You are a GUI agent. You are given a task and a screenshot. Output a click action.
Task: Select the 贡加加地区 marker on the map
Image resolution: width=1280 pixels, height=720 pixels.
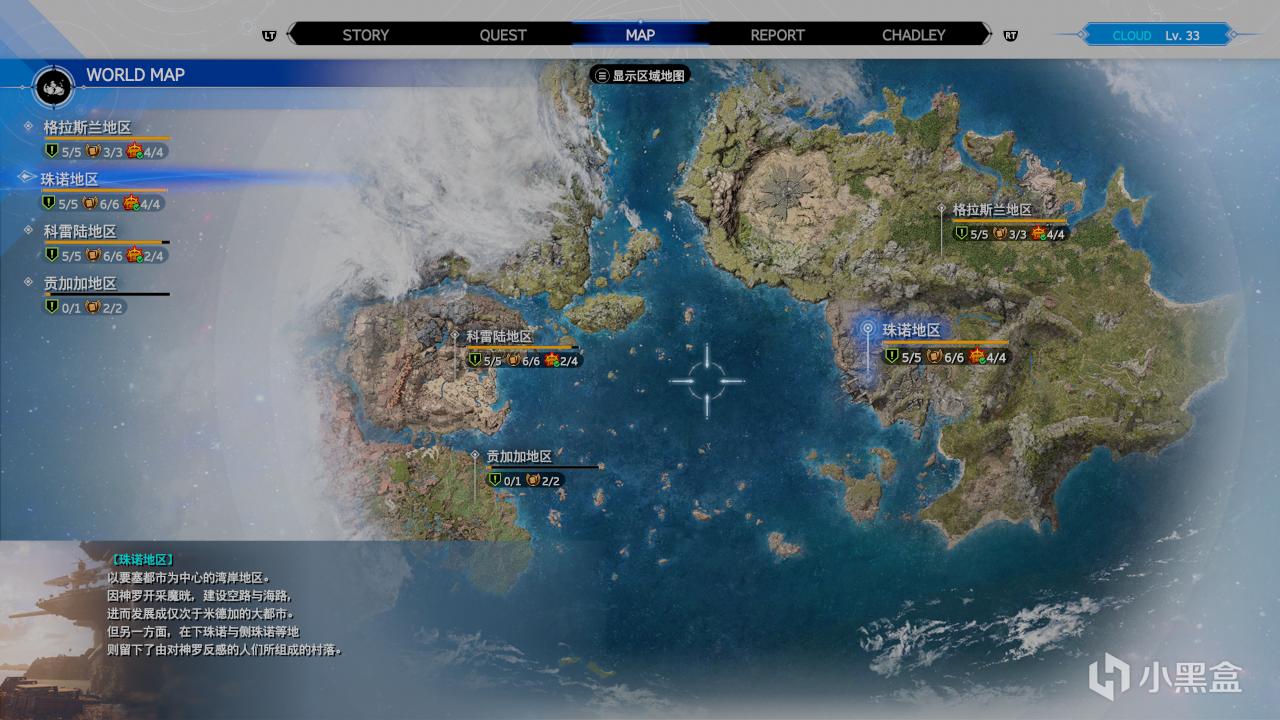pos(473,455)
